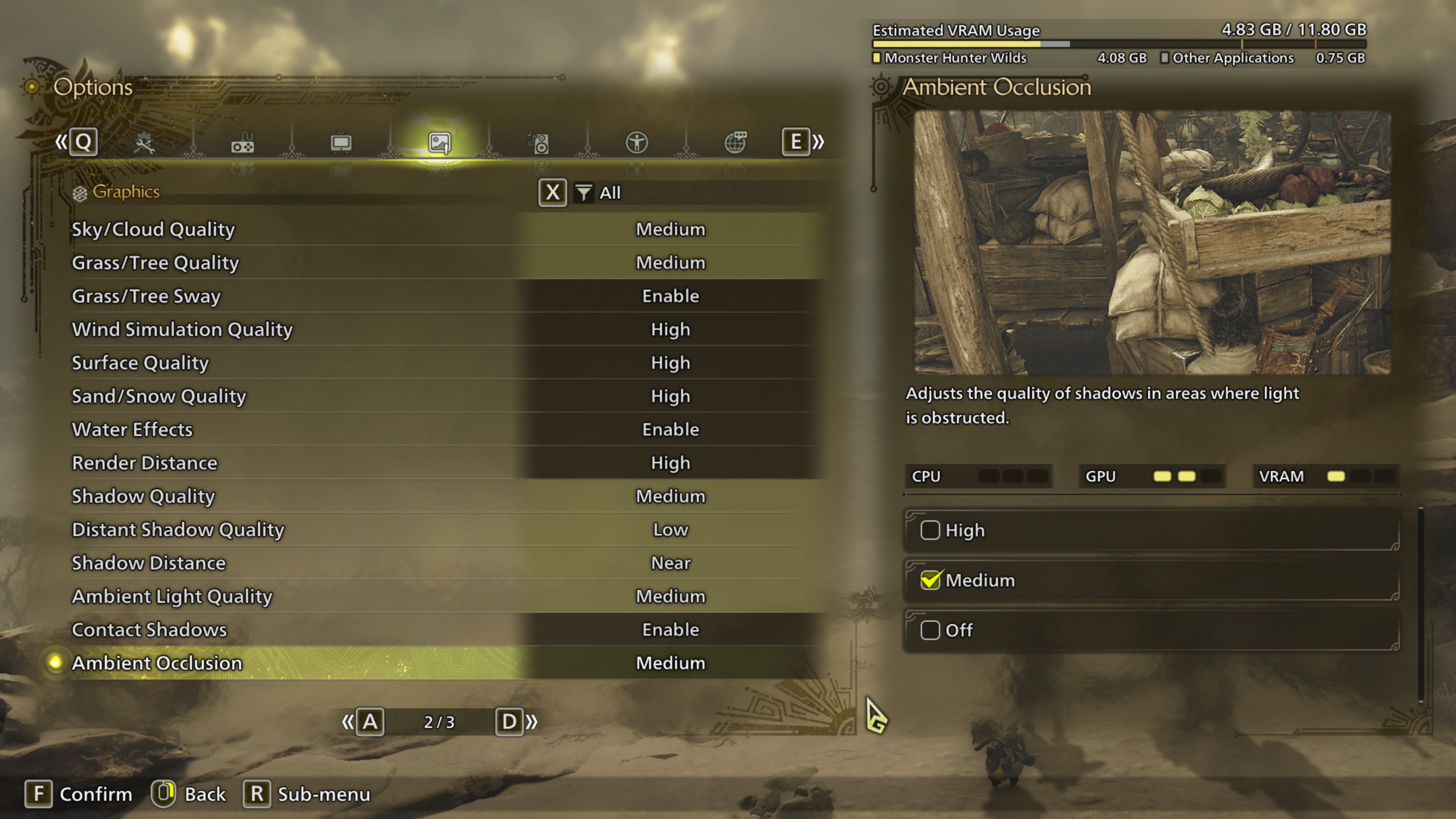Open the All filter dropdown
1456x819 pixels.
[x=599, y=193]
